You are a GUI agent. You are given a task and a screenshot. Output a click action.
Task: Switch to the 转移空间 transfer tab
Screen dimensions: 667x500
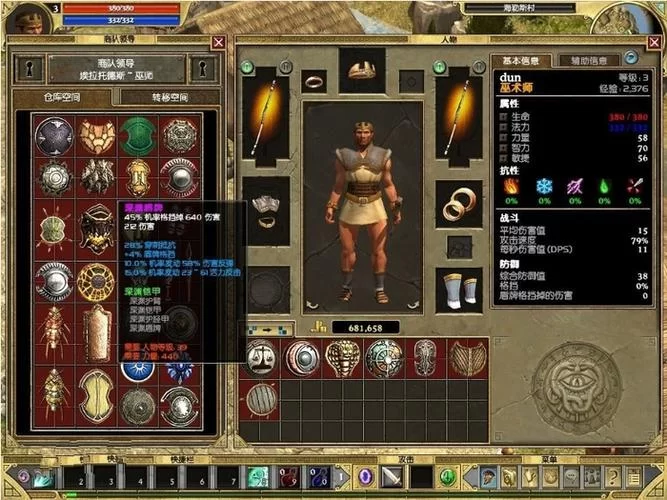click(167, 98)
